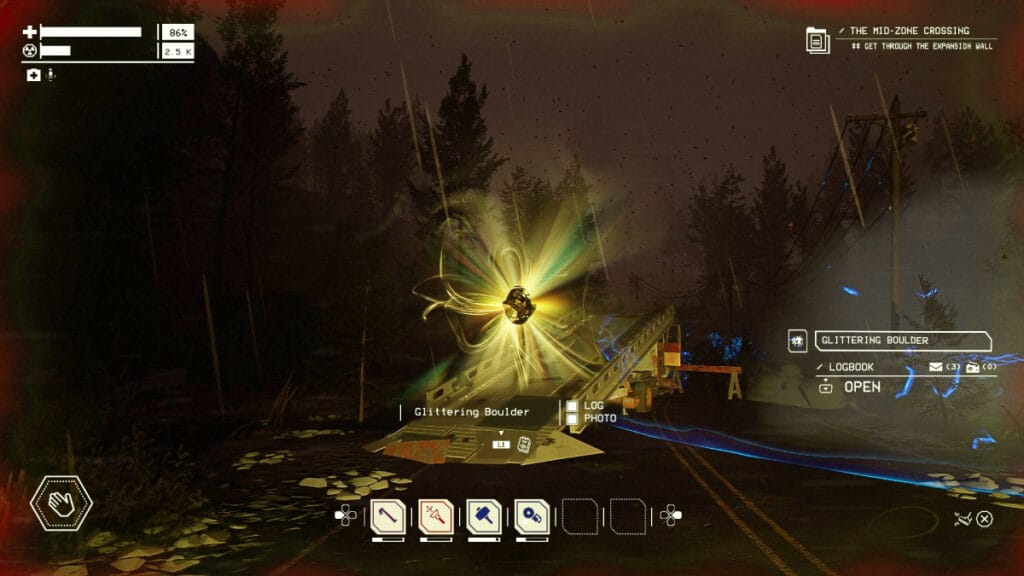Click the logbook mail envelope icon

point(937,367)
